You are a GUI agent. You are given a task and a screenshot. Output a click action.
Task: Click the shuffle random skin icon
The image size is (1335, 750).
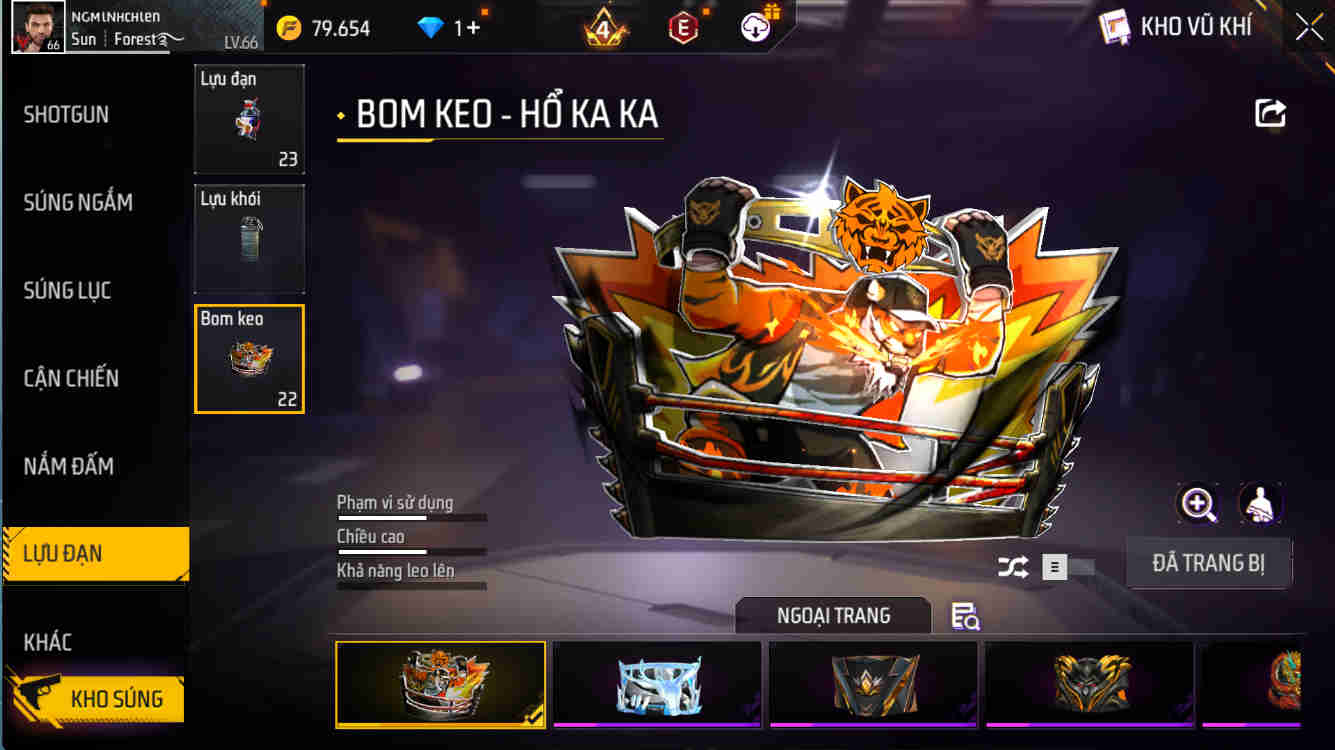pos(1012,567)
